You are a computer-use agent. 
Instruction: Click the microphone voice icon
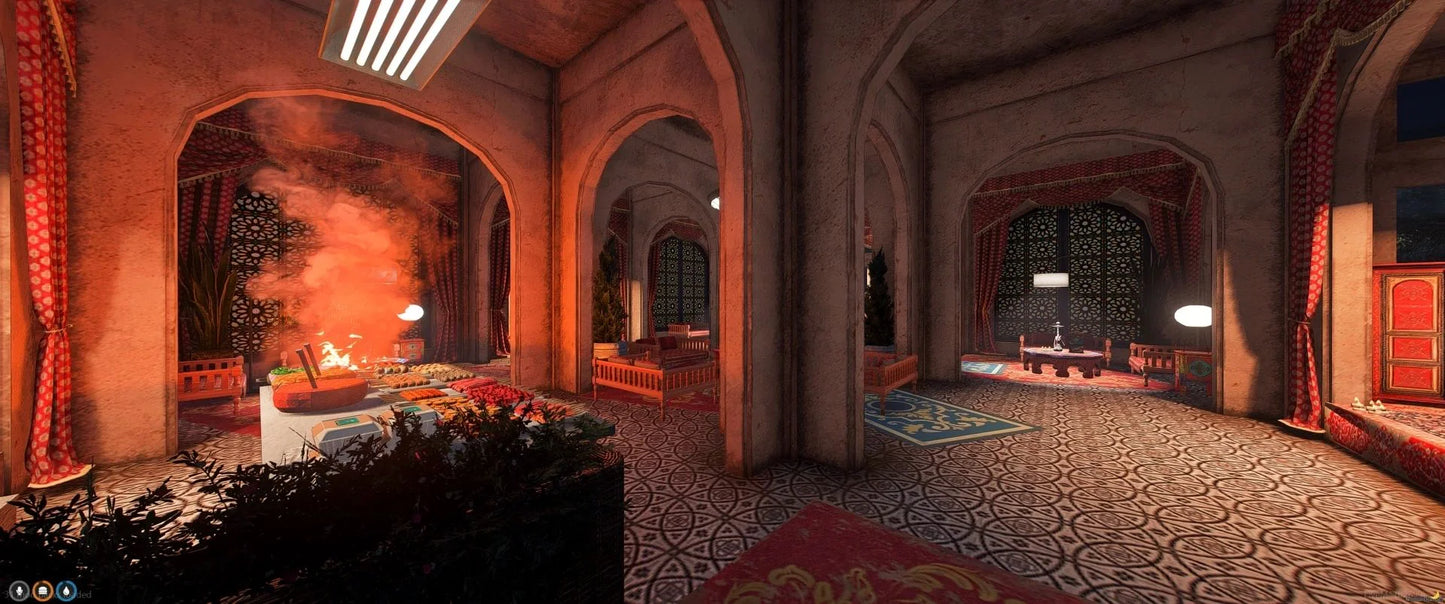tap(19, 591)
